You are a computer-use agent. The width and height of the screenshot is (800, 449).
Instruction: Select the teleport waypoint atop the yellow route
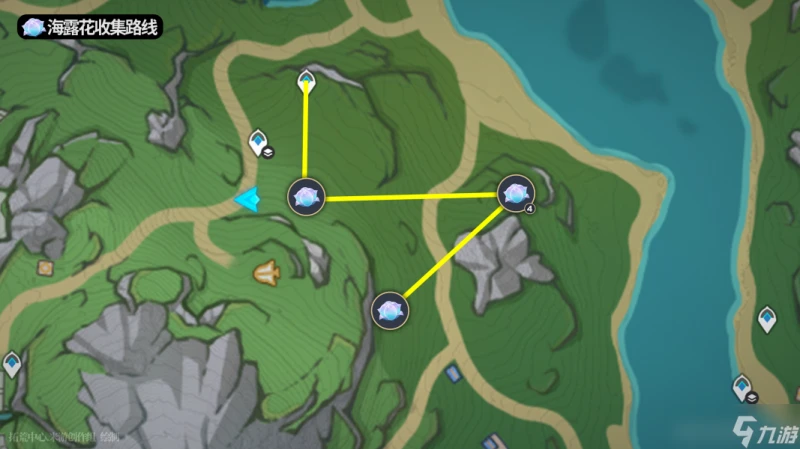click(307, 79)
